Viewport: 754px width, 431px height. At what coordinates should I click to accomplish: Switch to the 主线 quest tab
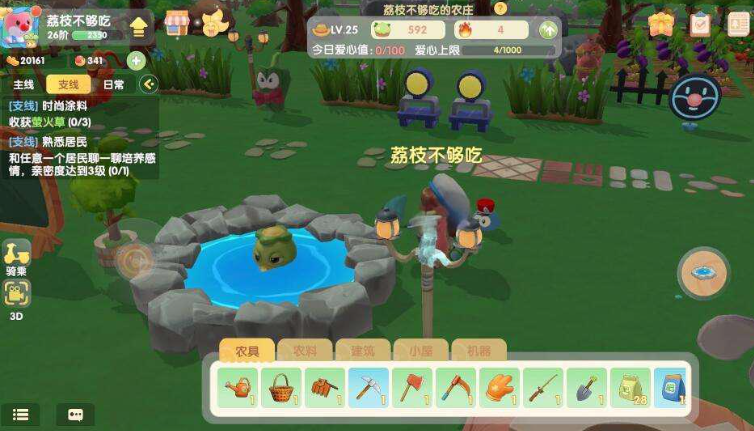pyautogui.click(x=24, y=85)
